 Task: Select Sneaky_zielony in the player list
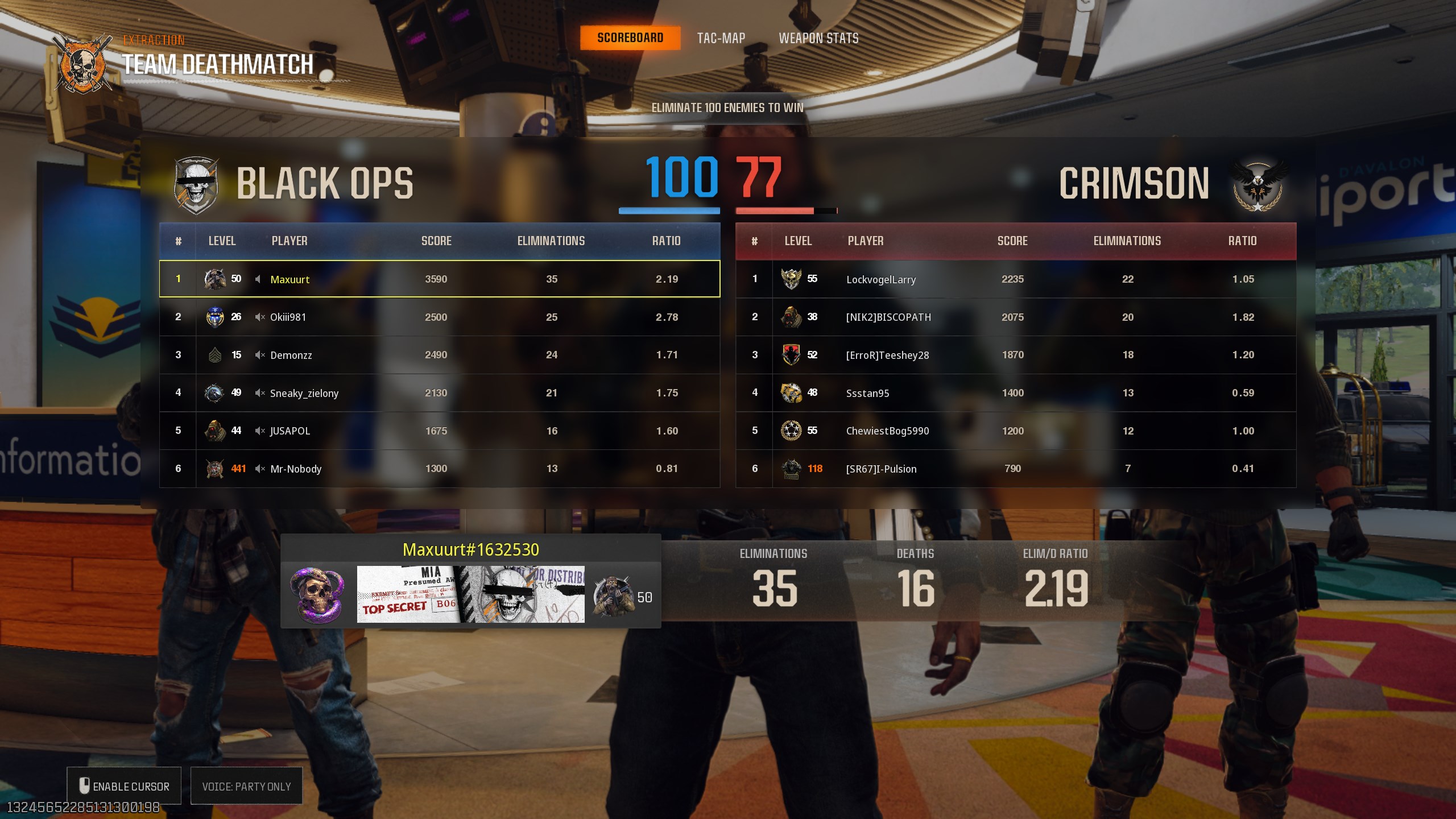(439, 393)
